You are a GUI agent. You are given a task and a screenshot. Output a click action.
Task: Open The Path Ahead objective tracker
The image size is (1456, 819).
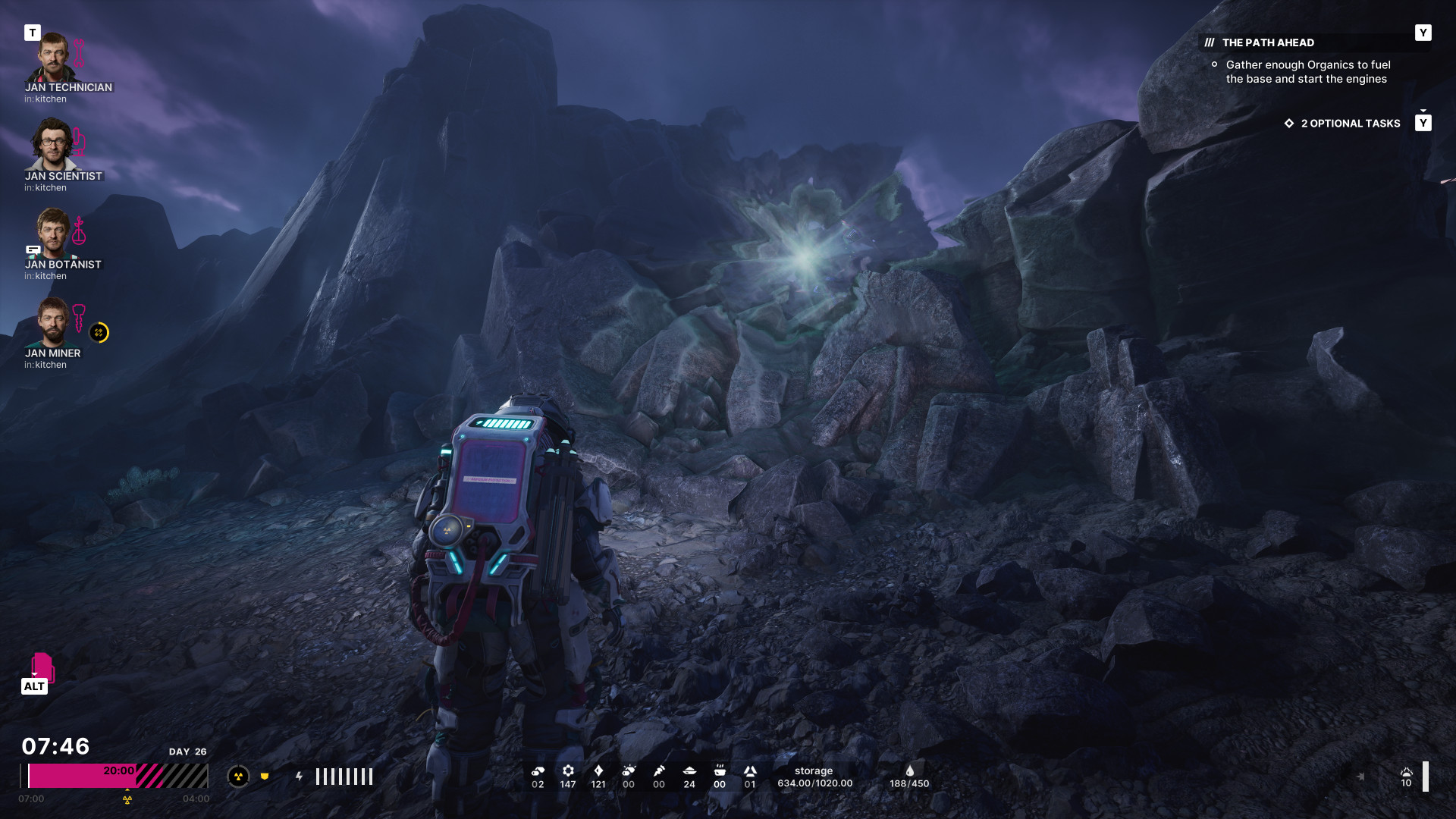[x=1268, y=42]
